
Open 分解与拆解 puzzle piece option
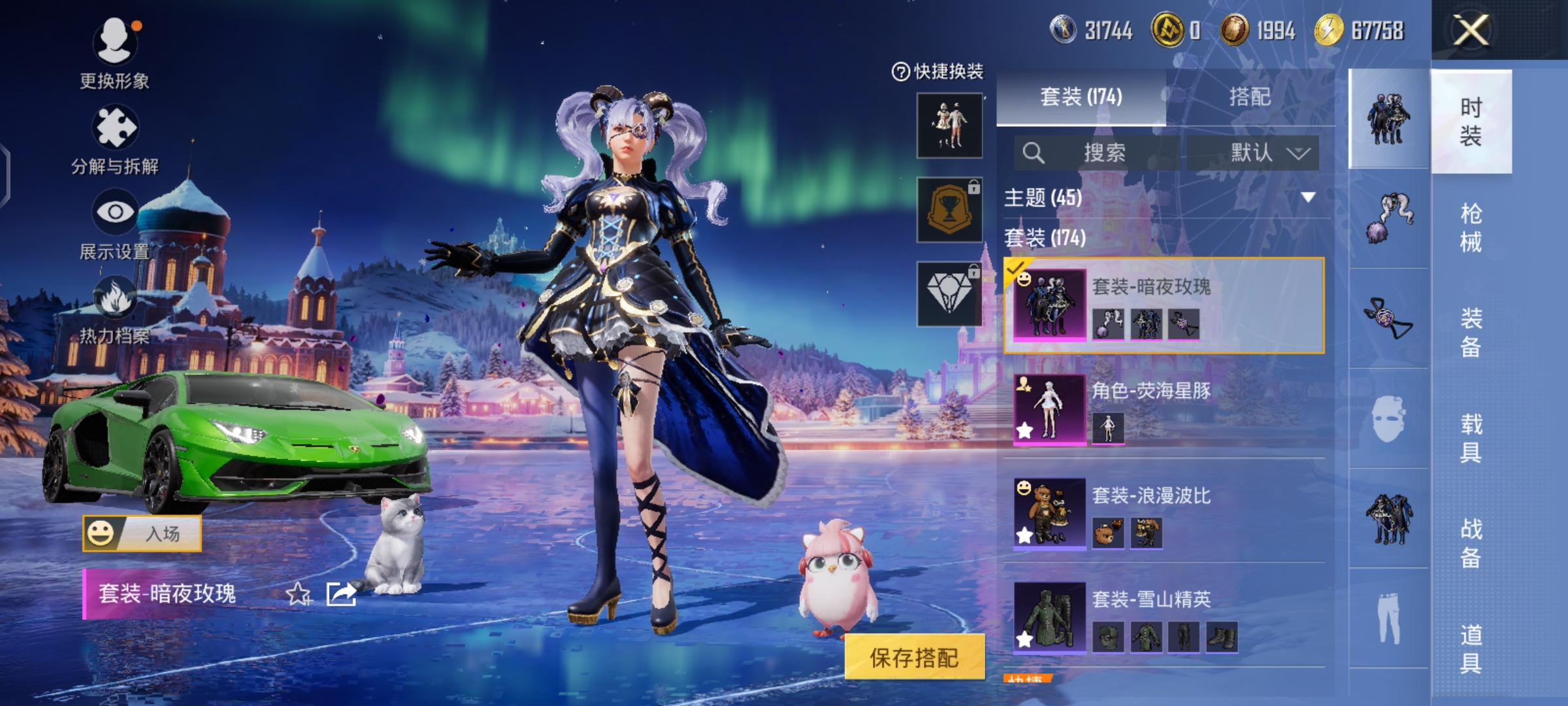click(x=115, y=128)
